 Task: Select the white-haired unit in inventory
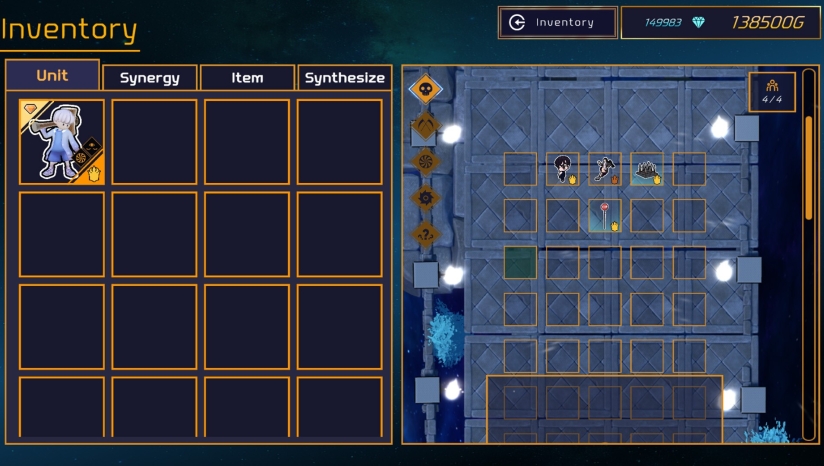click(x=61, y=142)
